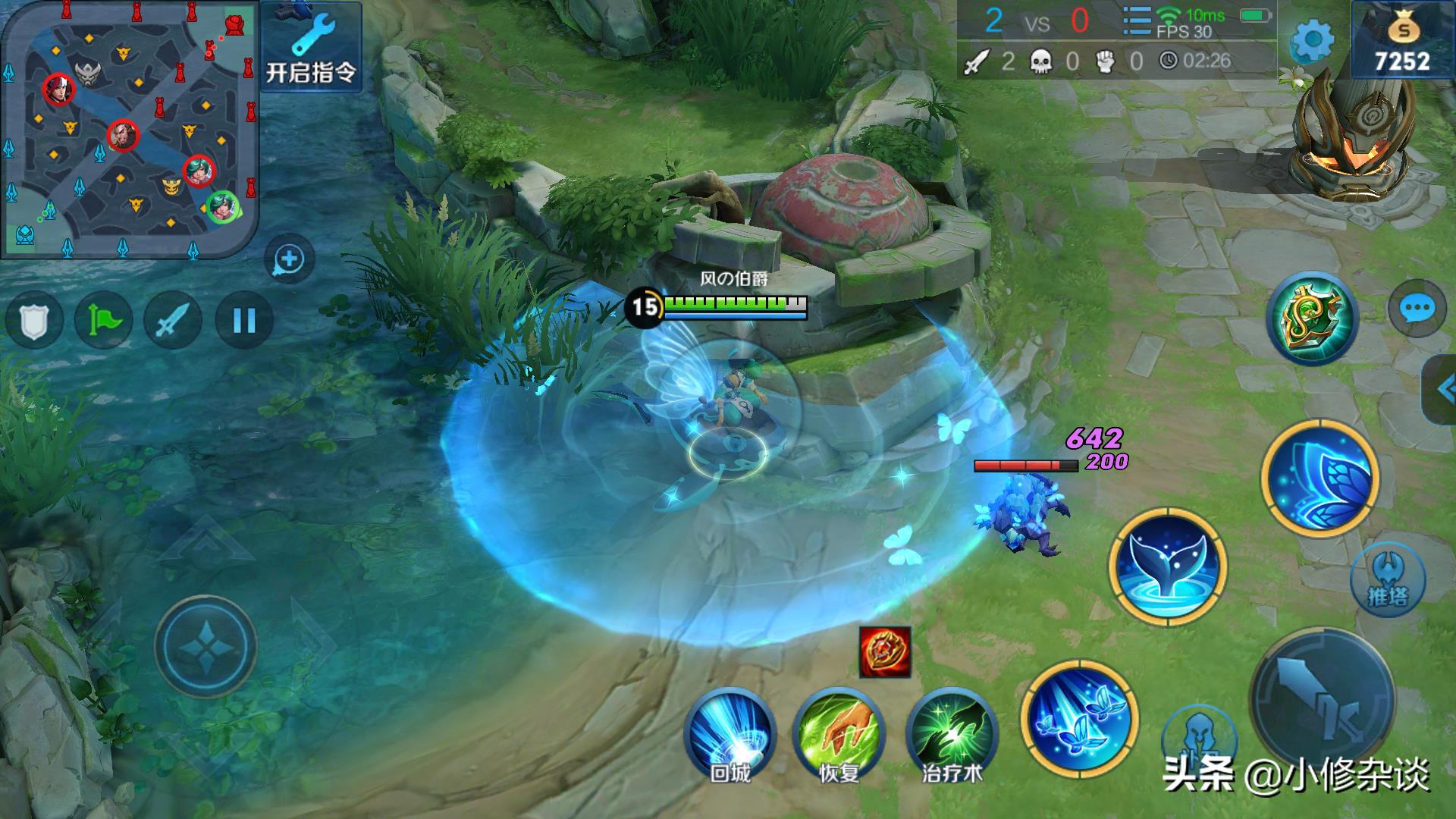1456x819 pixels.
Task: Use the virtual movement joystick
Action: click(206, 647)
